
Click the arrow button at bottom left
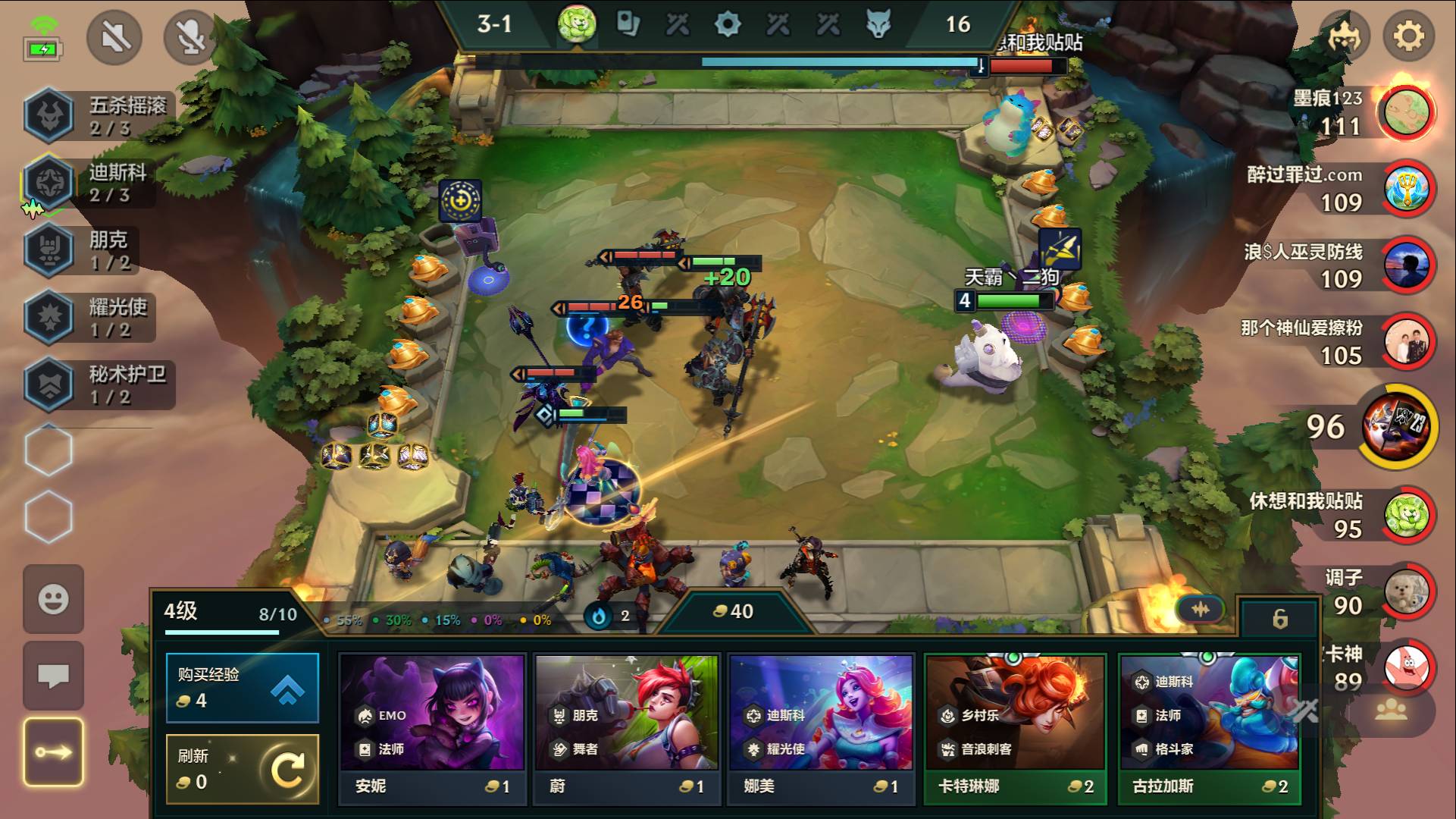(x=53, y=752)
